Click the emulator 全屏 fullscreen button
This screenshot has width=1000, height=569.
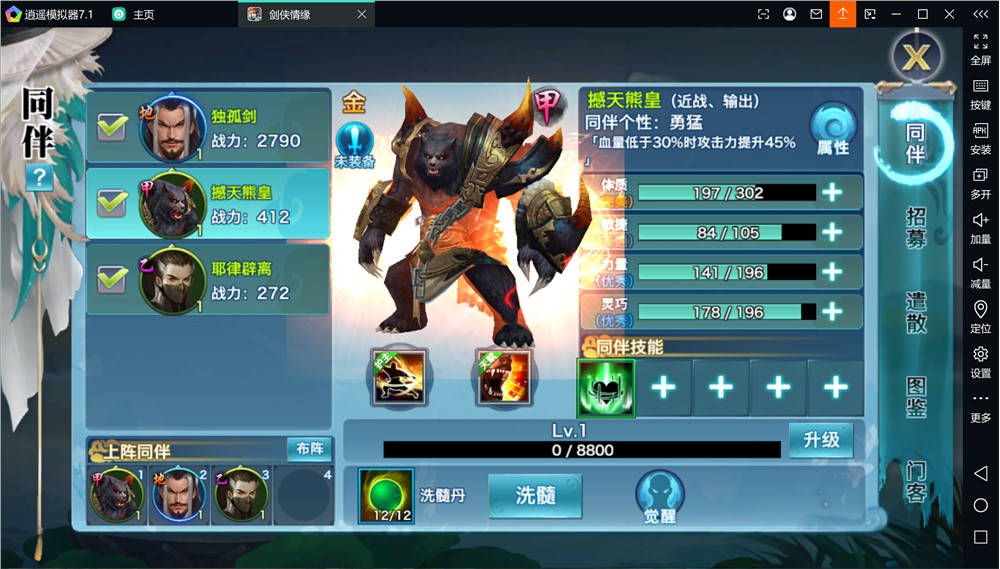[980, 48]
